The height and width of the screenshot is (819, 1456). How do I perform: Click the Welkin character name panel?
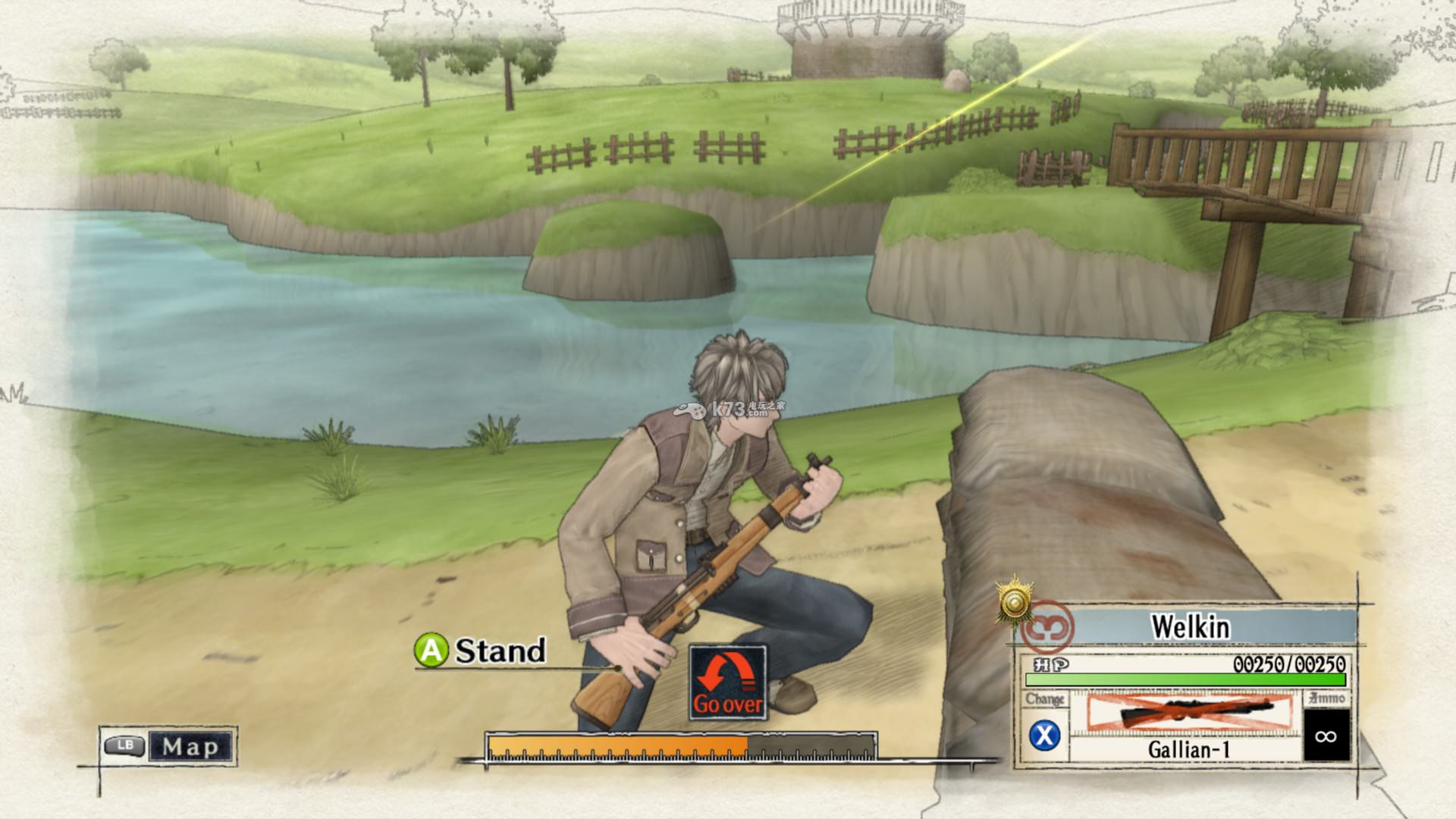[1191, 627]
